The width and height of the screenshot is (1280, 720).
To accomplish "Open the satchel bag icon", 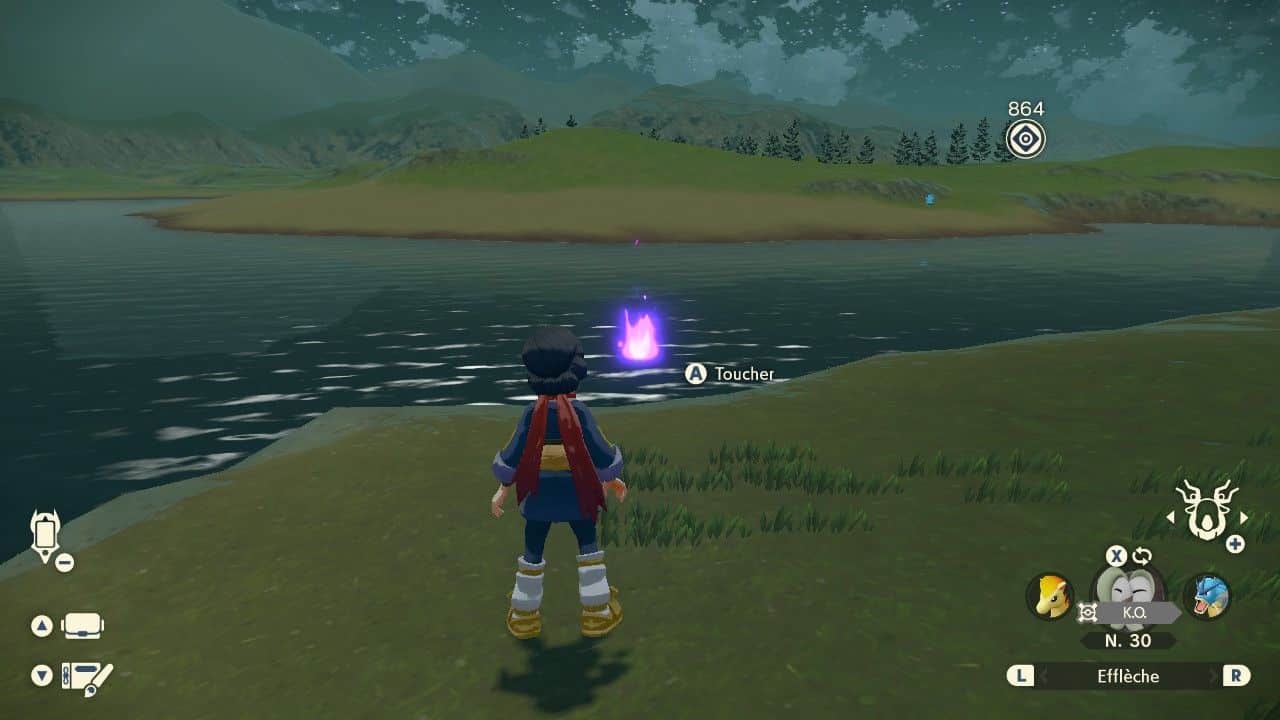I will pos(83,627).
